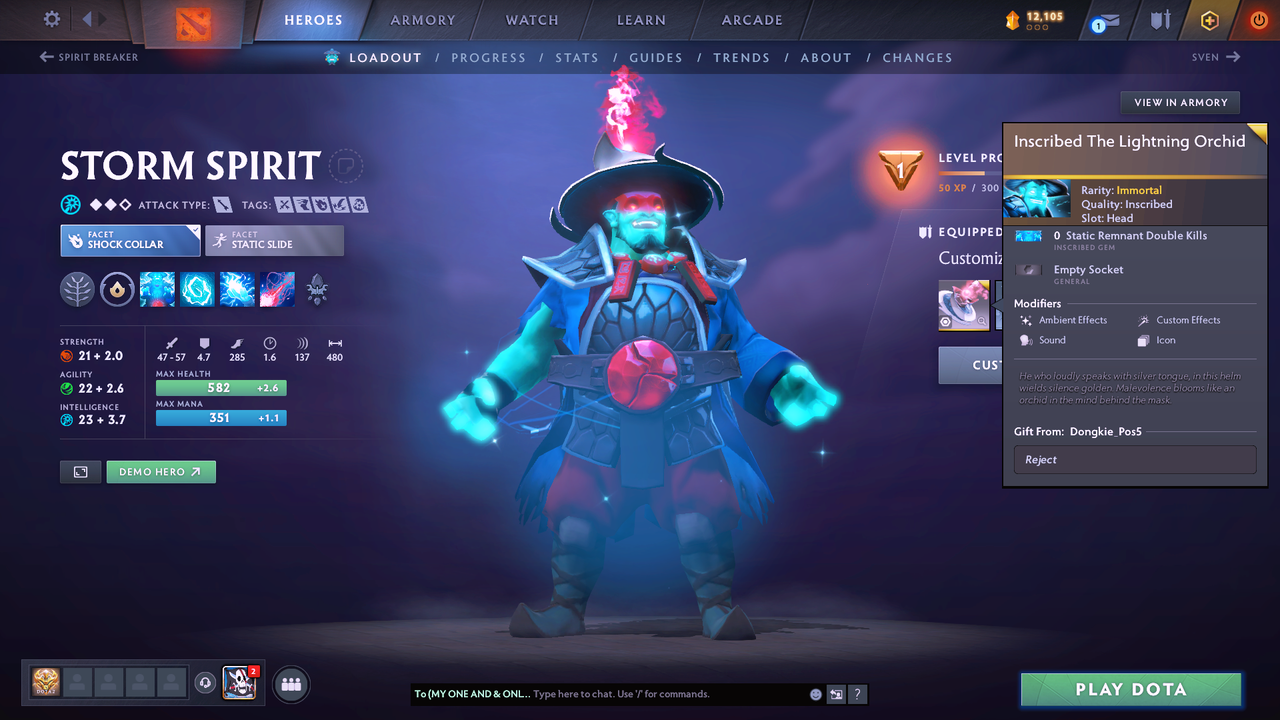This screenshot has height=720, width=1280.
Task: Switch to the GUIDES tab
Action: point(656,57)
